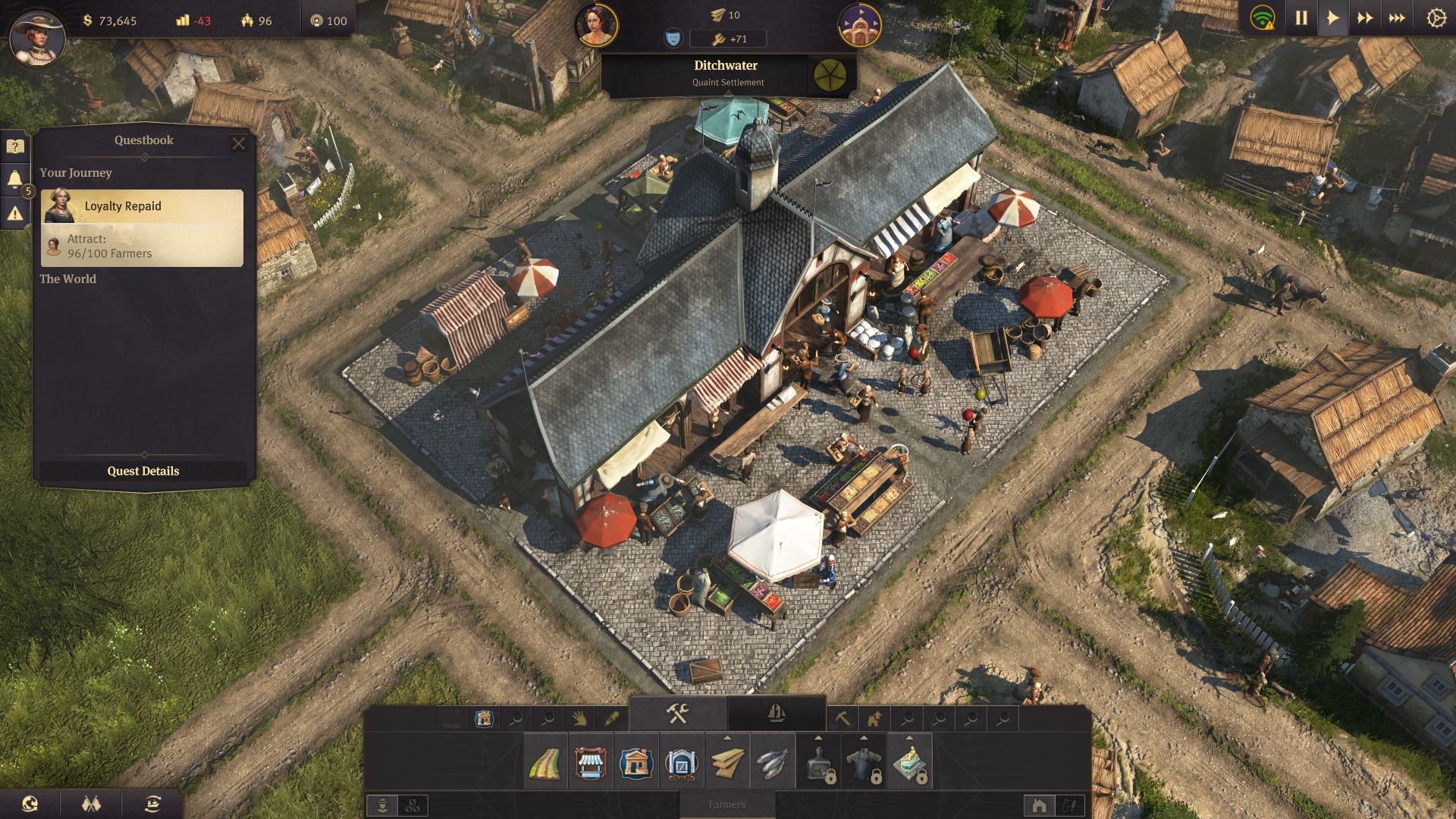Viewport: 1456px width, 819px height.
Task: Open the warning triangle alerts tab
Action: coord(15,214)
